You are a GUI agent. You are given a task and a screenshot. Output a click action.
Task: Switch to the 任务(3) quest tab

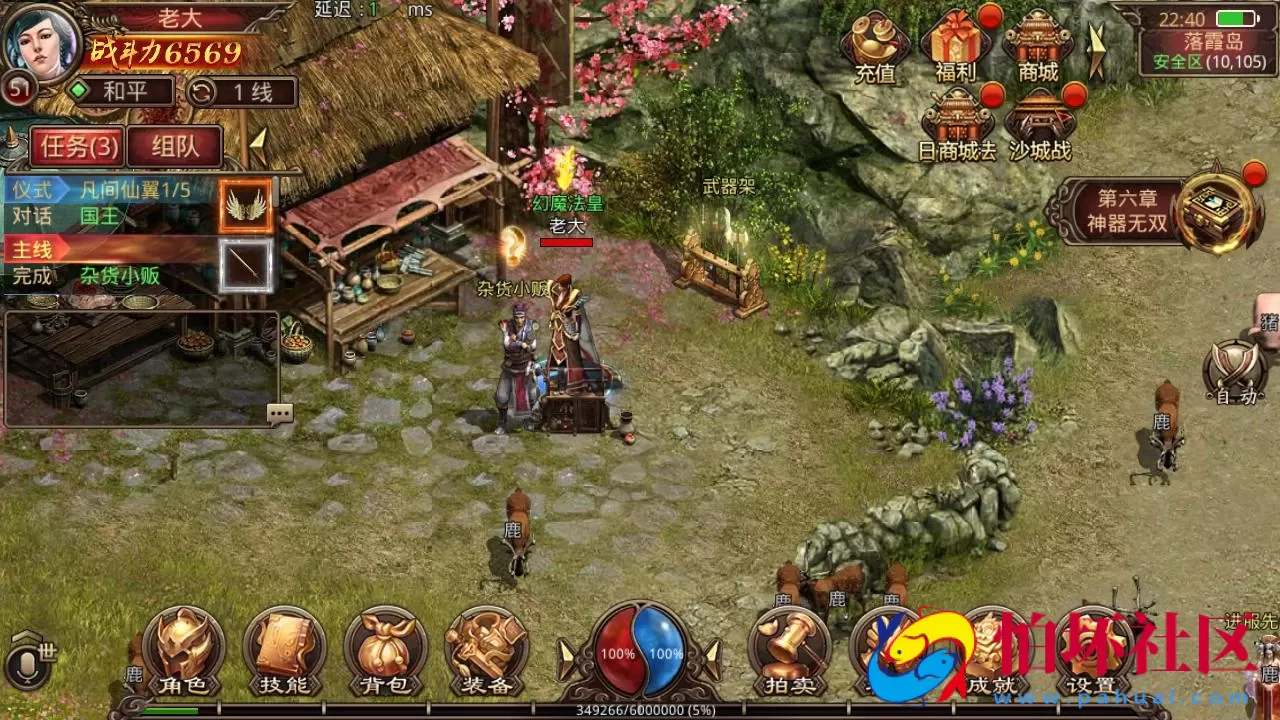(75, 147)
